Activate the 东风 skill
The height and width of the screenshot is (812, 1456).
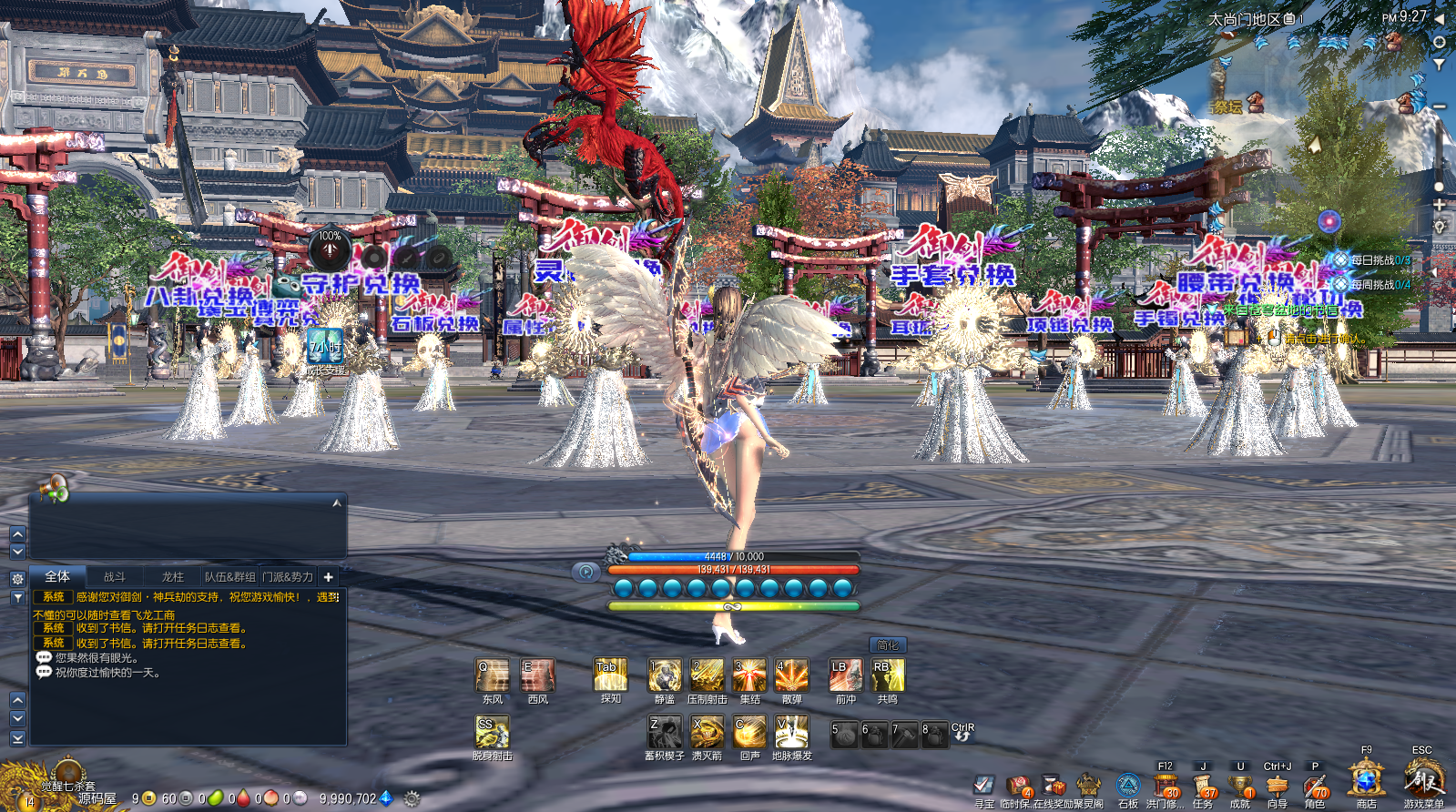(x=493, y=675)
